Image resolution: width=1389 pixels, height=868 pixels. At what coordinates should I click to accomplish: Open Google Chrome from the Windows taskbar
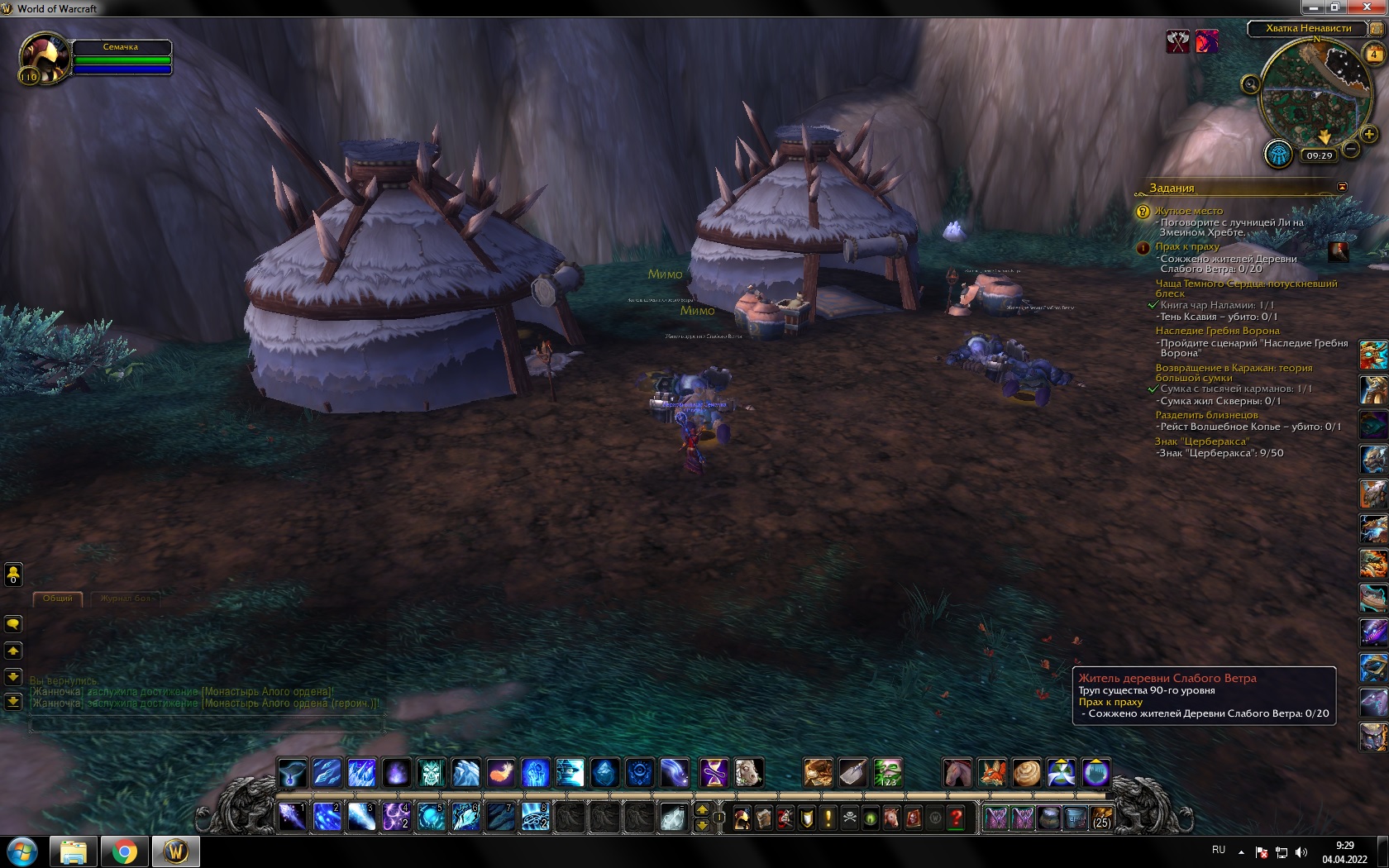click(125, 851)
